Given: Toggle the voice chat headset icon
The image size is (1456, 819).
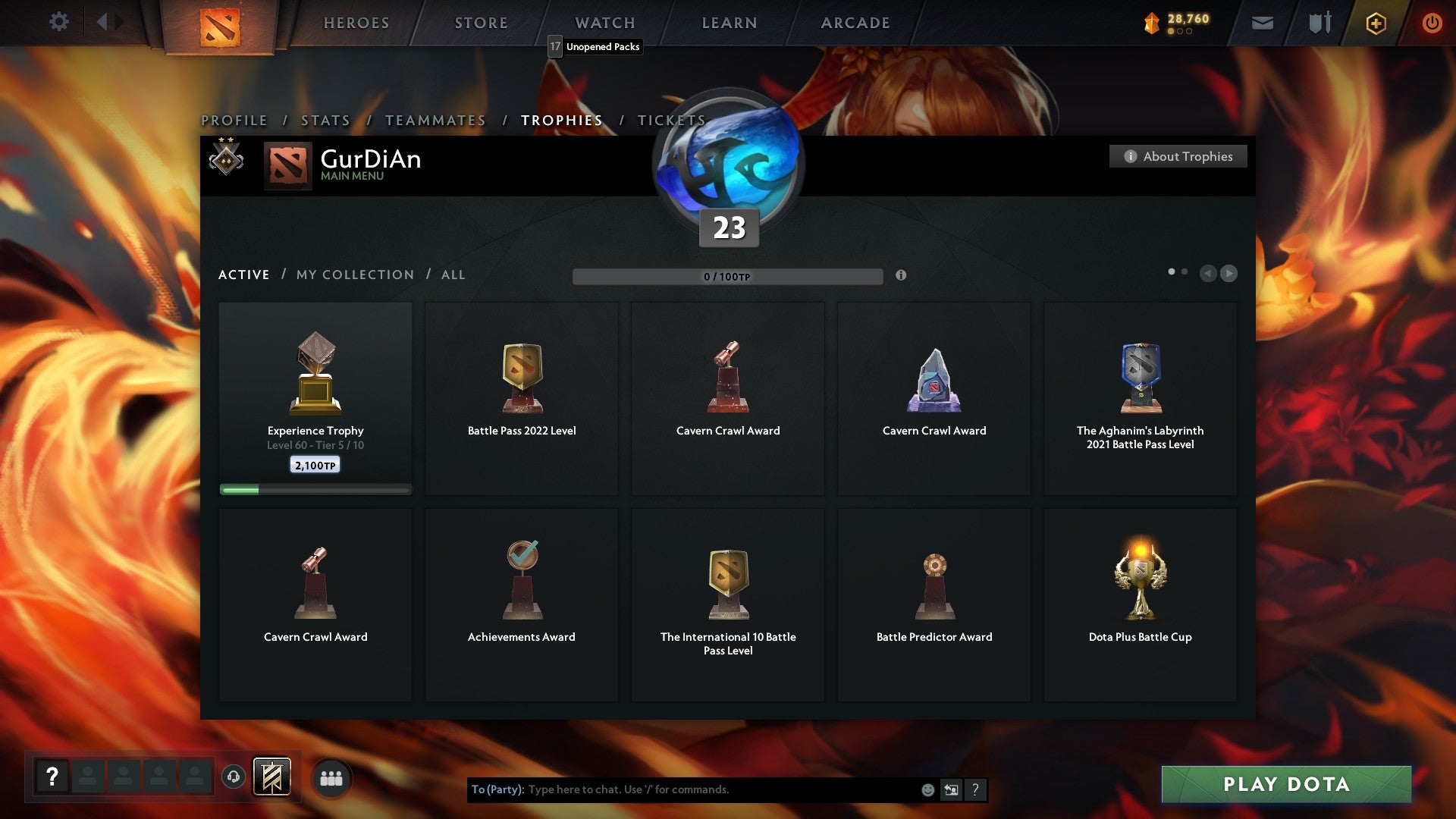Looking at the screenshot, I should click(234, 777).
